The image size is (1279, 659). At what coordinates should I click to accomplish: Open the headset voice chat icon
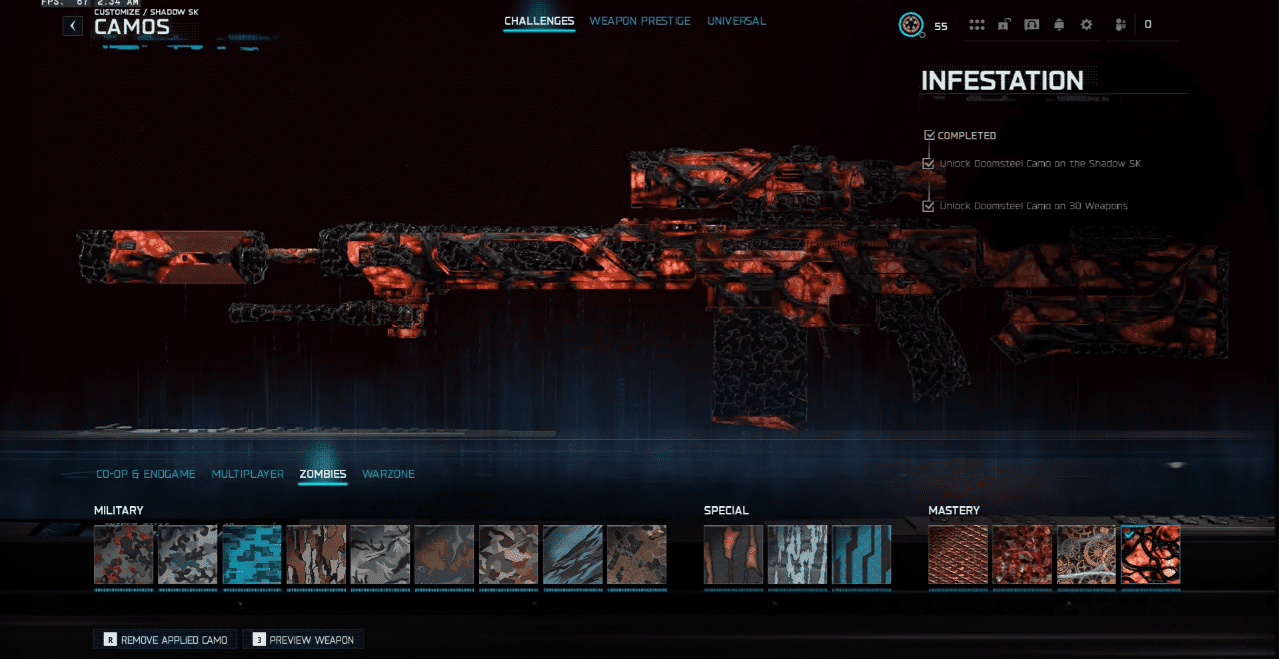tap(1032, 25)
